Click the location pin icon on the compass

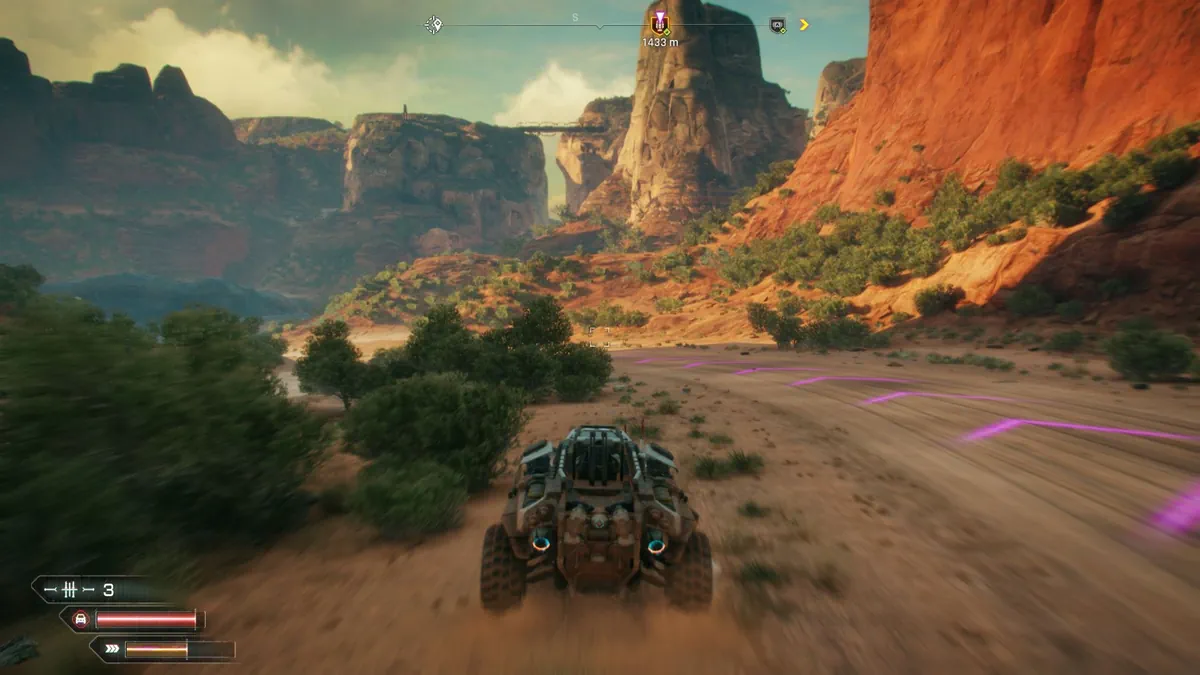tap(433, 24)
